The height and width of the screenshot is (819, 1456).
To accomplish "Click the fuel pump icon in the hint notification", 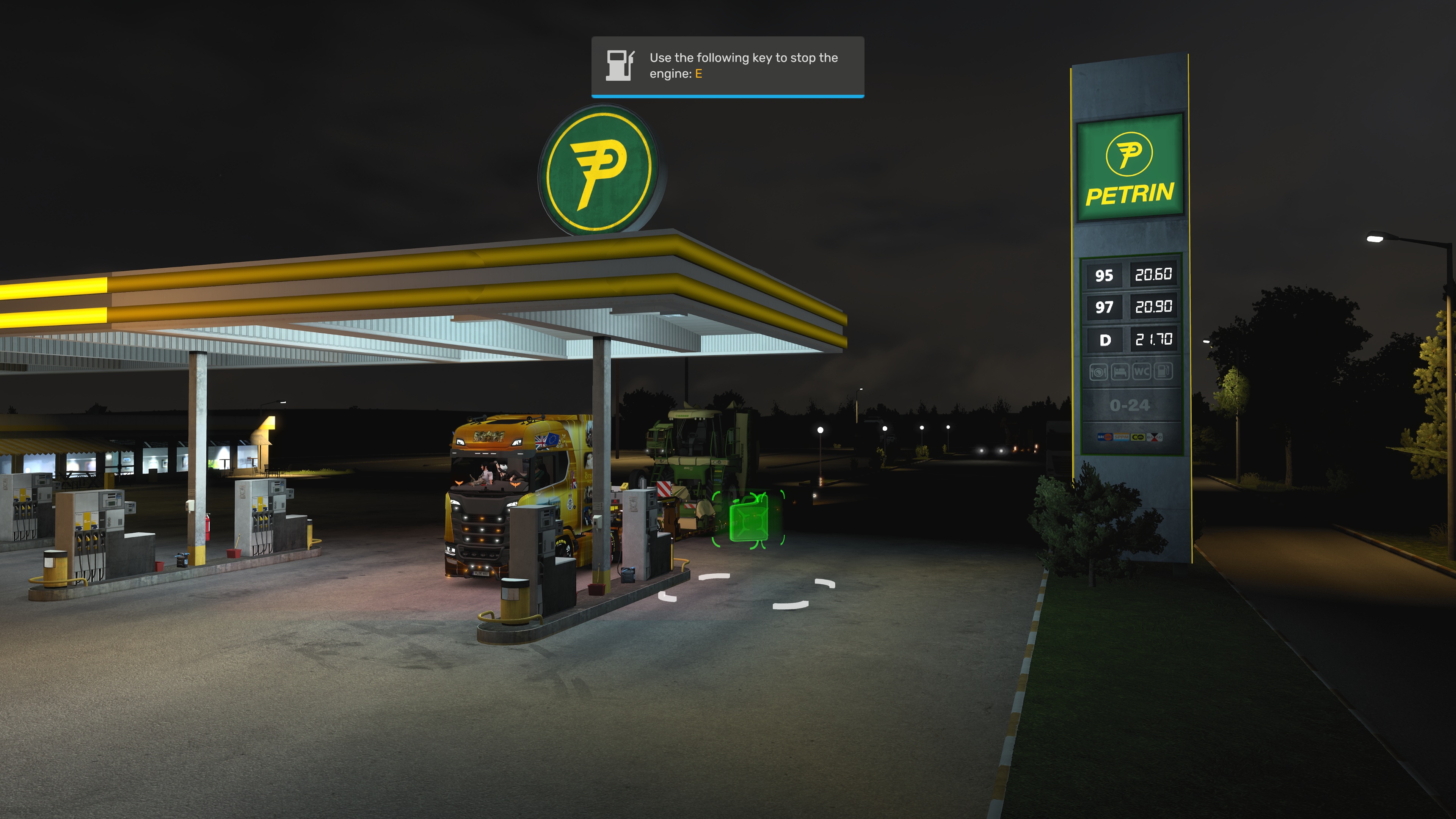I will click(620, 66).
